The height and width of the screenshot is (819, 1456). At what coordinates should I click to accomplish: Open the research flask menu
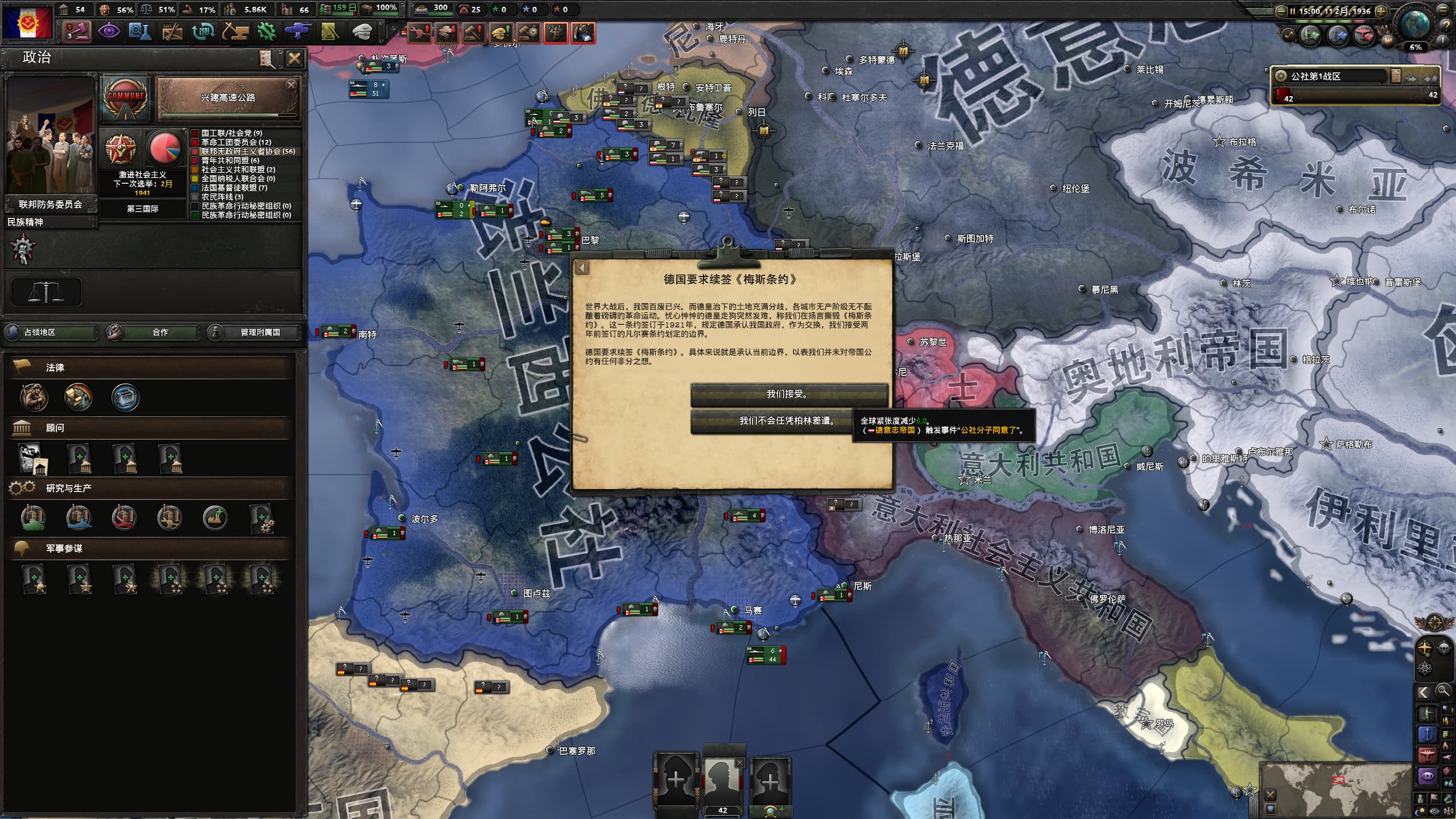click(x=139, y=31)
